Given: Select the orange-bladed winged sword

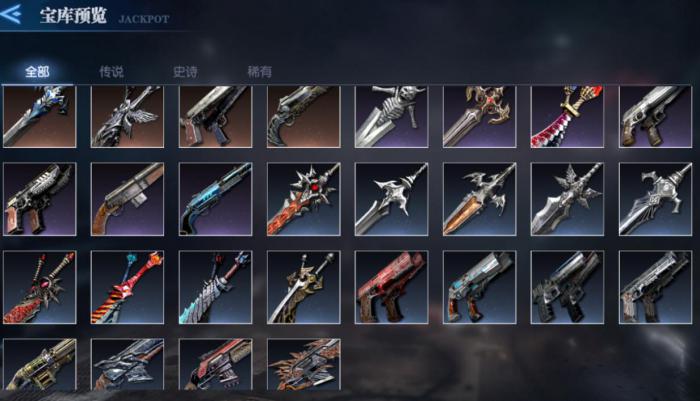Looking at the screenshot, I should tap(479, 199).
